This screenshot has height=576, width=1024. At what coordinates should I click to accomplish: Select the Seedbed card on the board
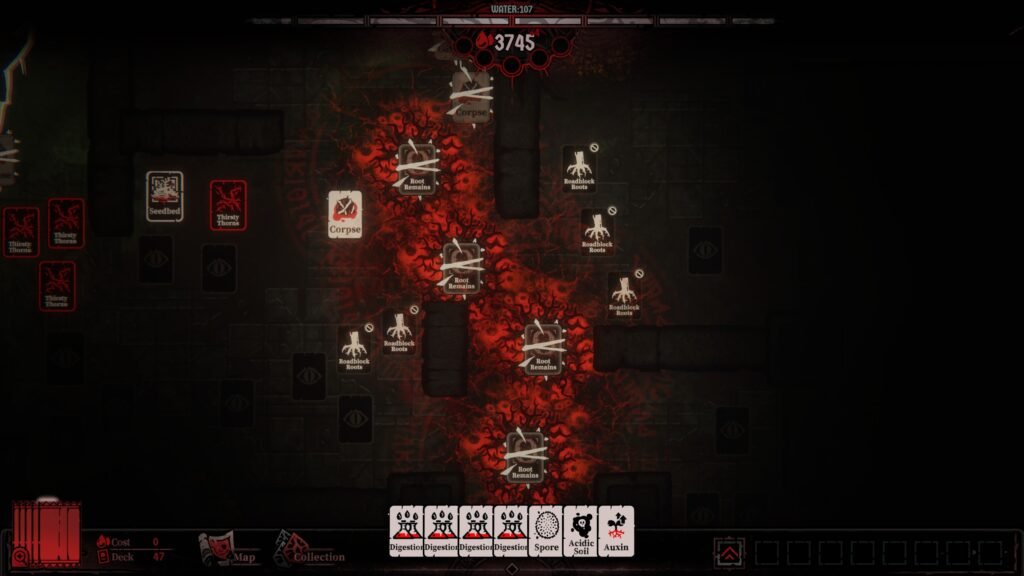pyautogui.click(x=165, y=195)
